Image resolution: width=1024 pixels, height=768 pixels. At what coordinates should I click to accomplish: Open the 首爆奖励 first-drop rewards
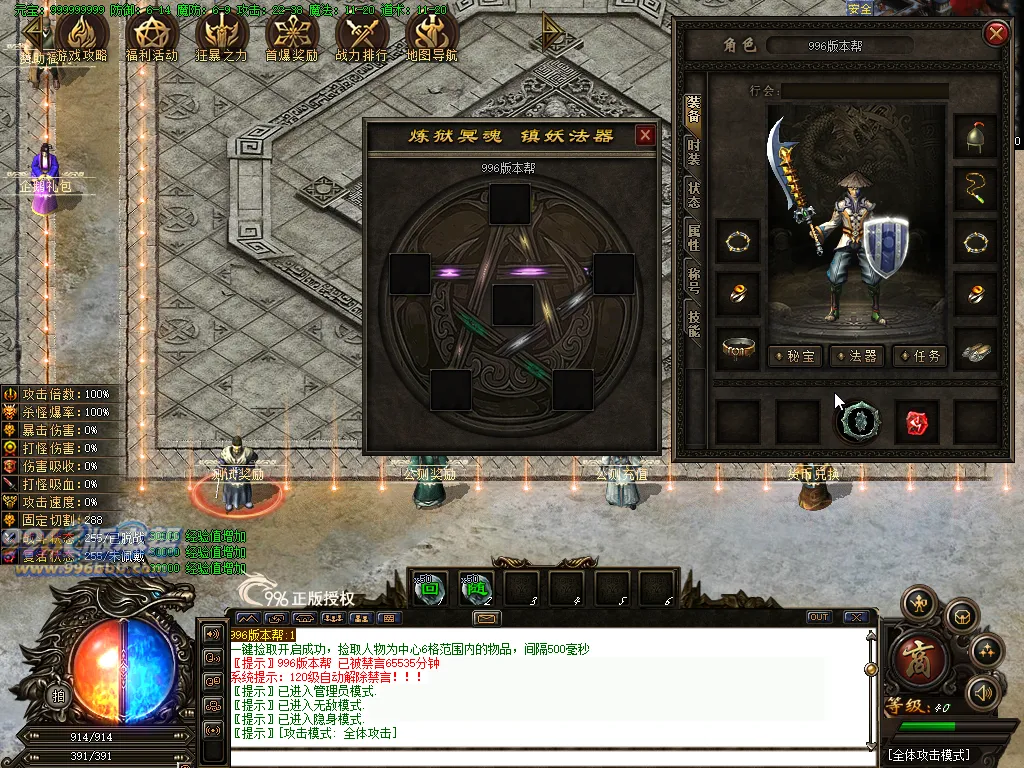pos(292,38)
